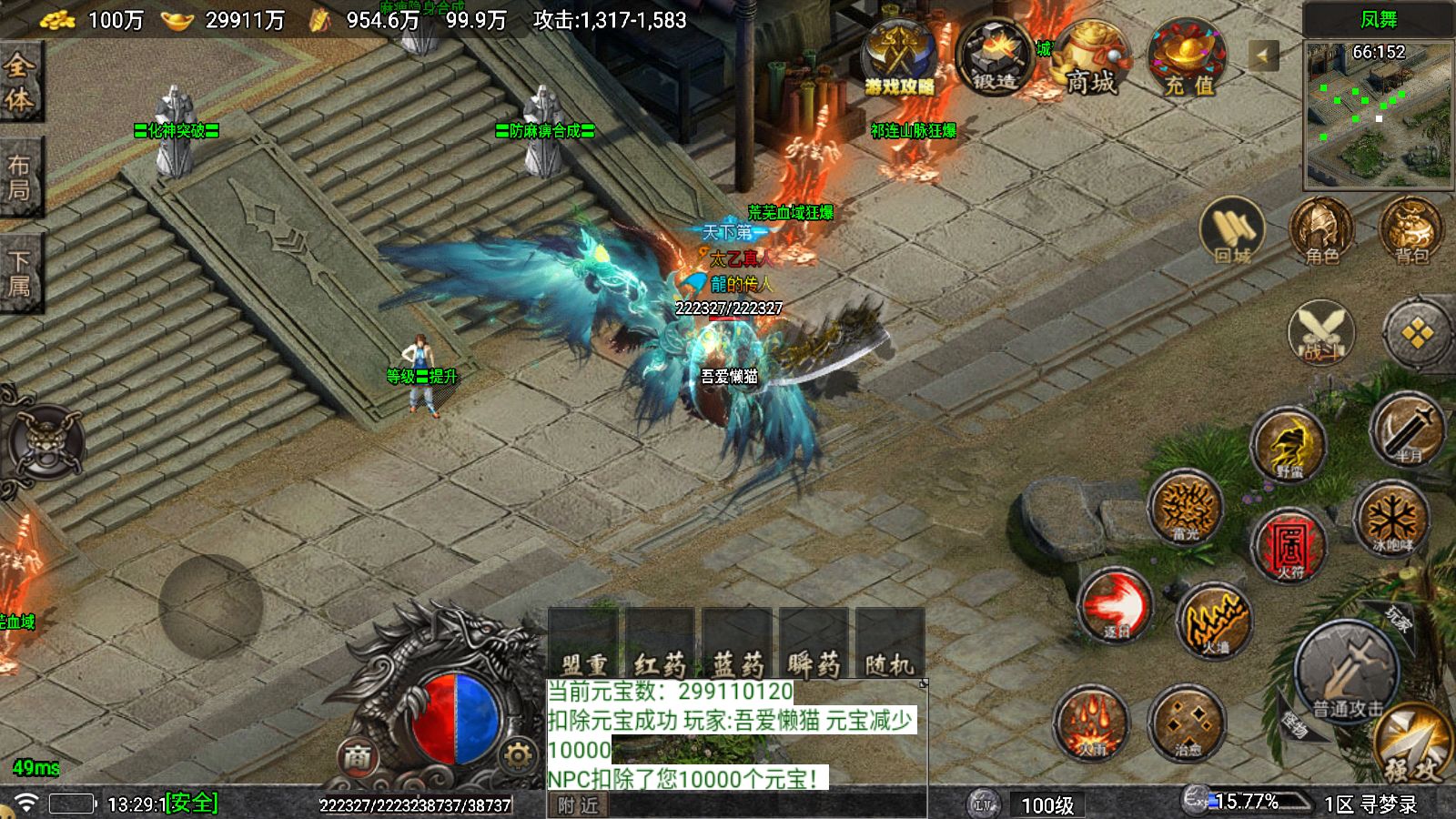Open the 充值 recharge menu
Screen dimensions: 1456x819
tap(1188, 60)
